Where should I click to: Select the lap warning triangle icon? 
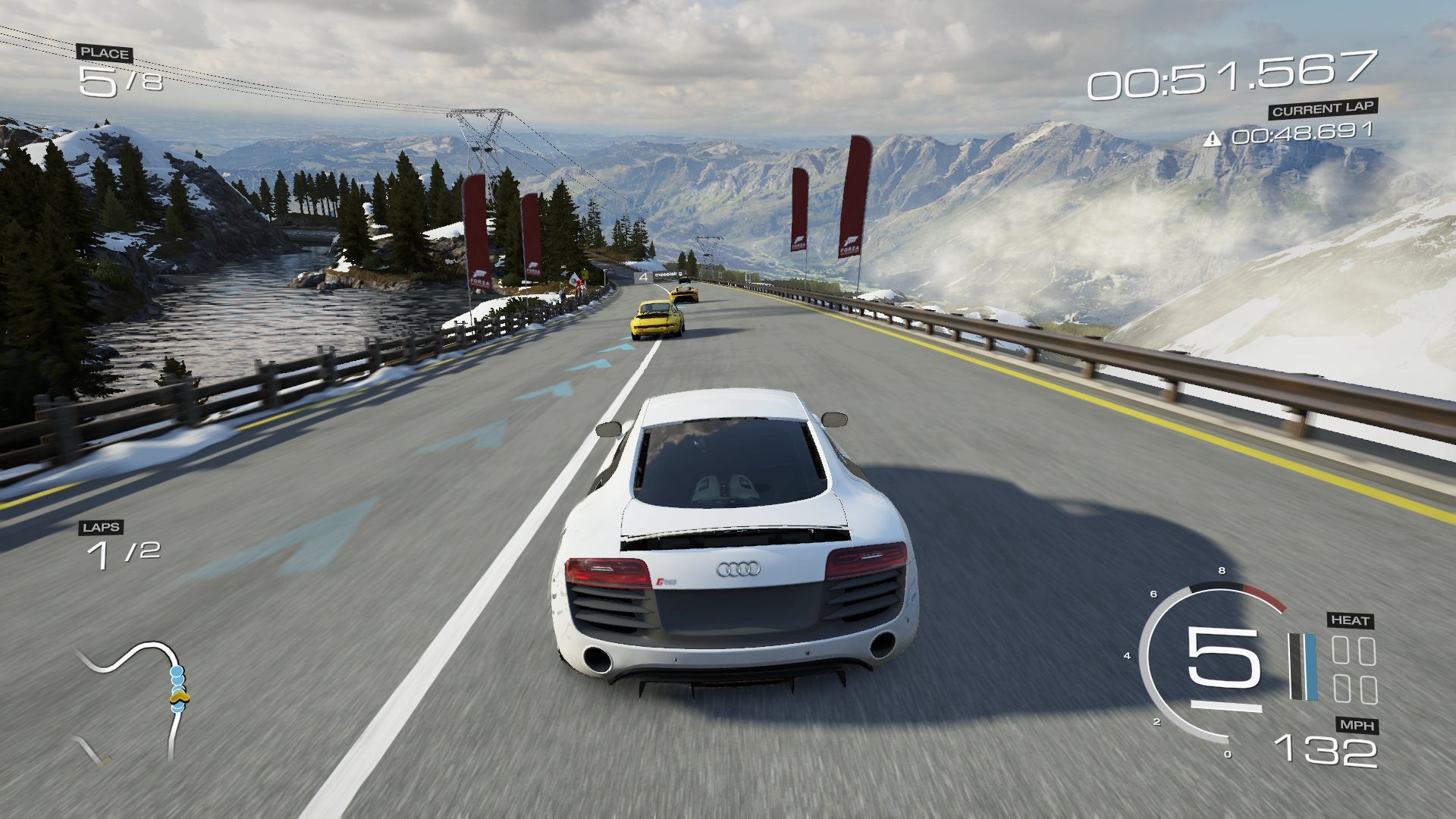[1213, 139]
